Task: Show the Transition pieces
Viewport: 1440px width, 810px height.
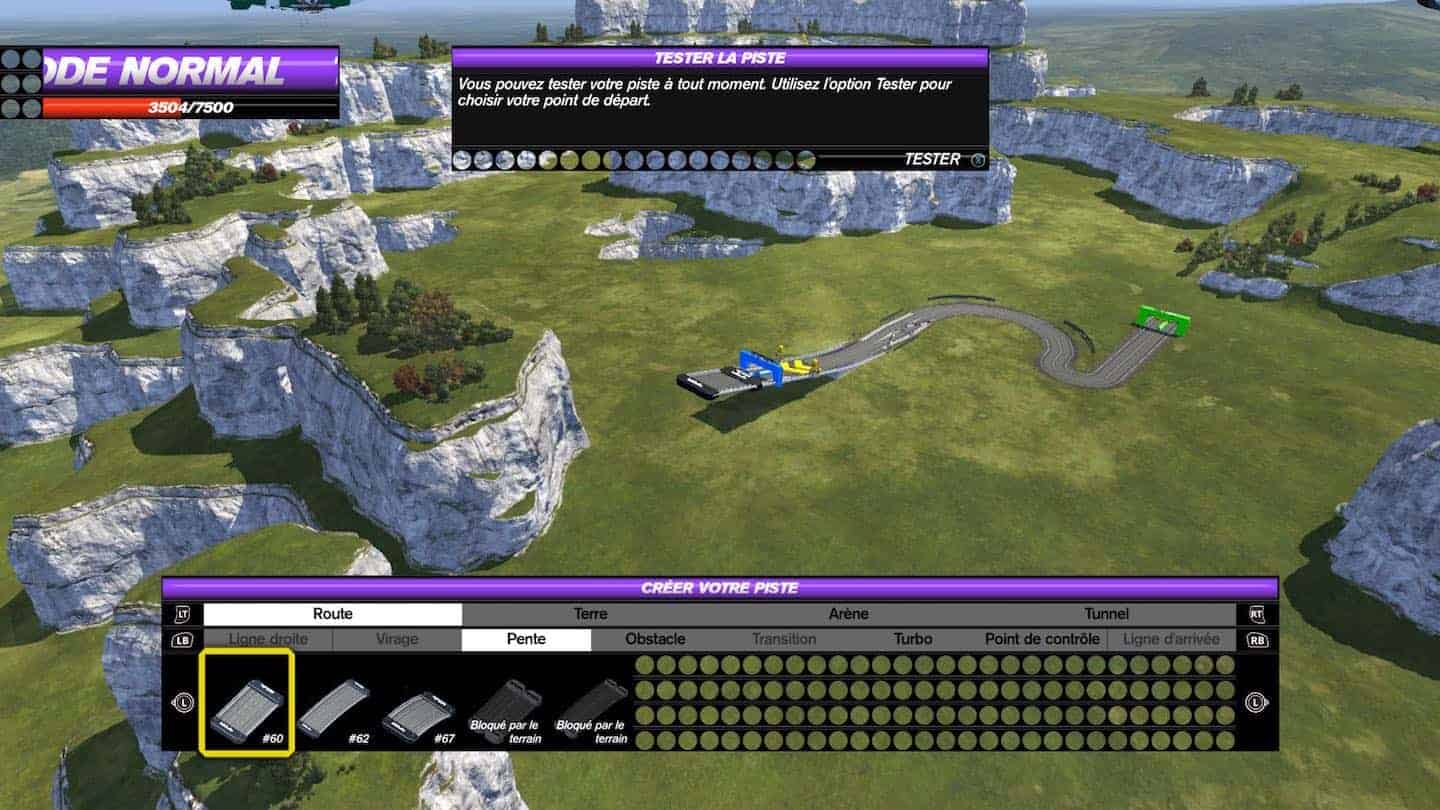Action: tap(784, 639)
